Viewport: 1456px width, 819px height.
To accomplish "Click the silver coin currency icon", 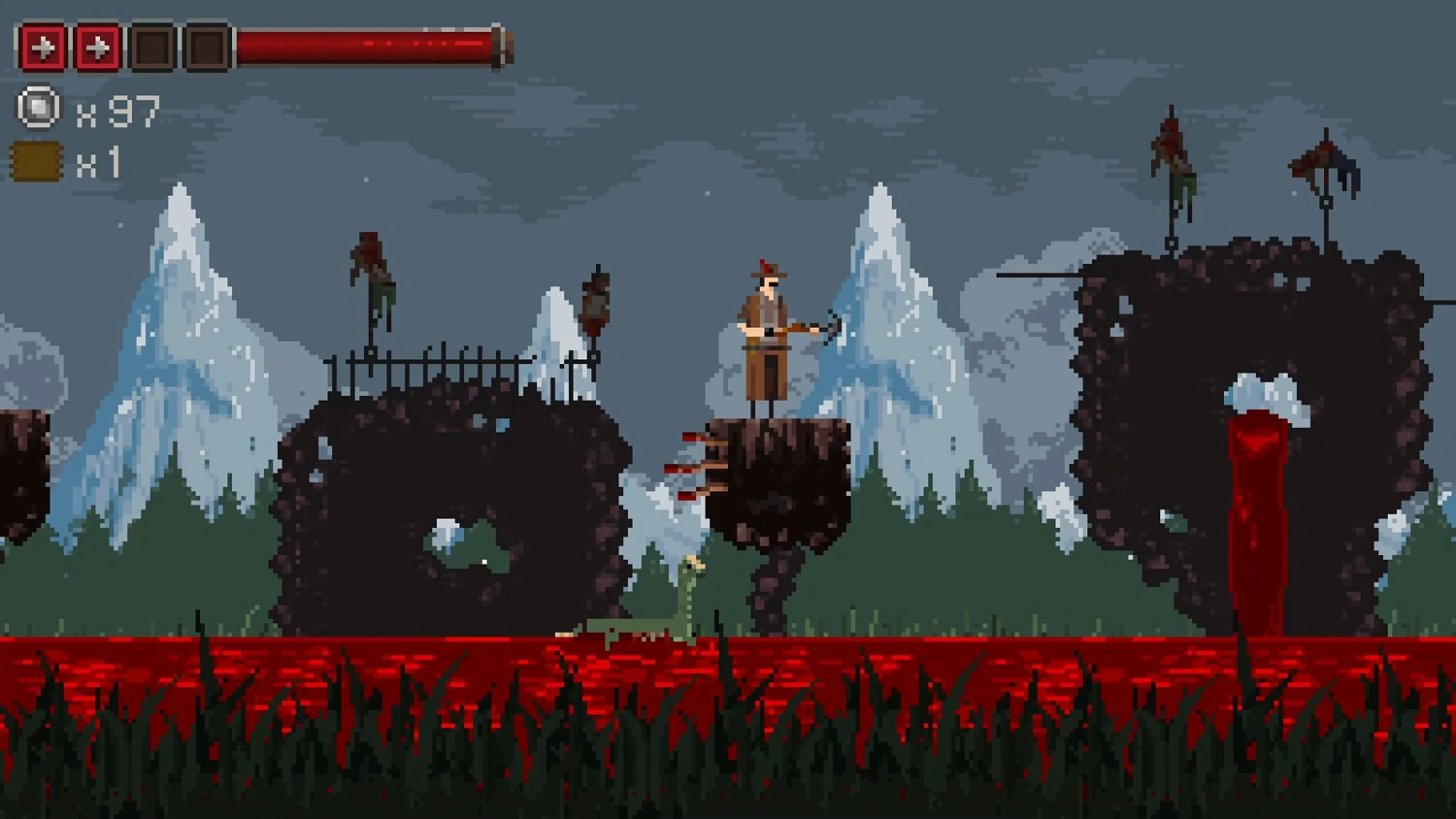I will point(39,107).
